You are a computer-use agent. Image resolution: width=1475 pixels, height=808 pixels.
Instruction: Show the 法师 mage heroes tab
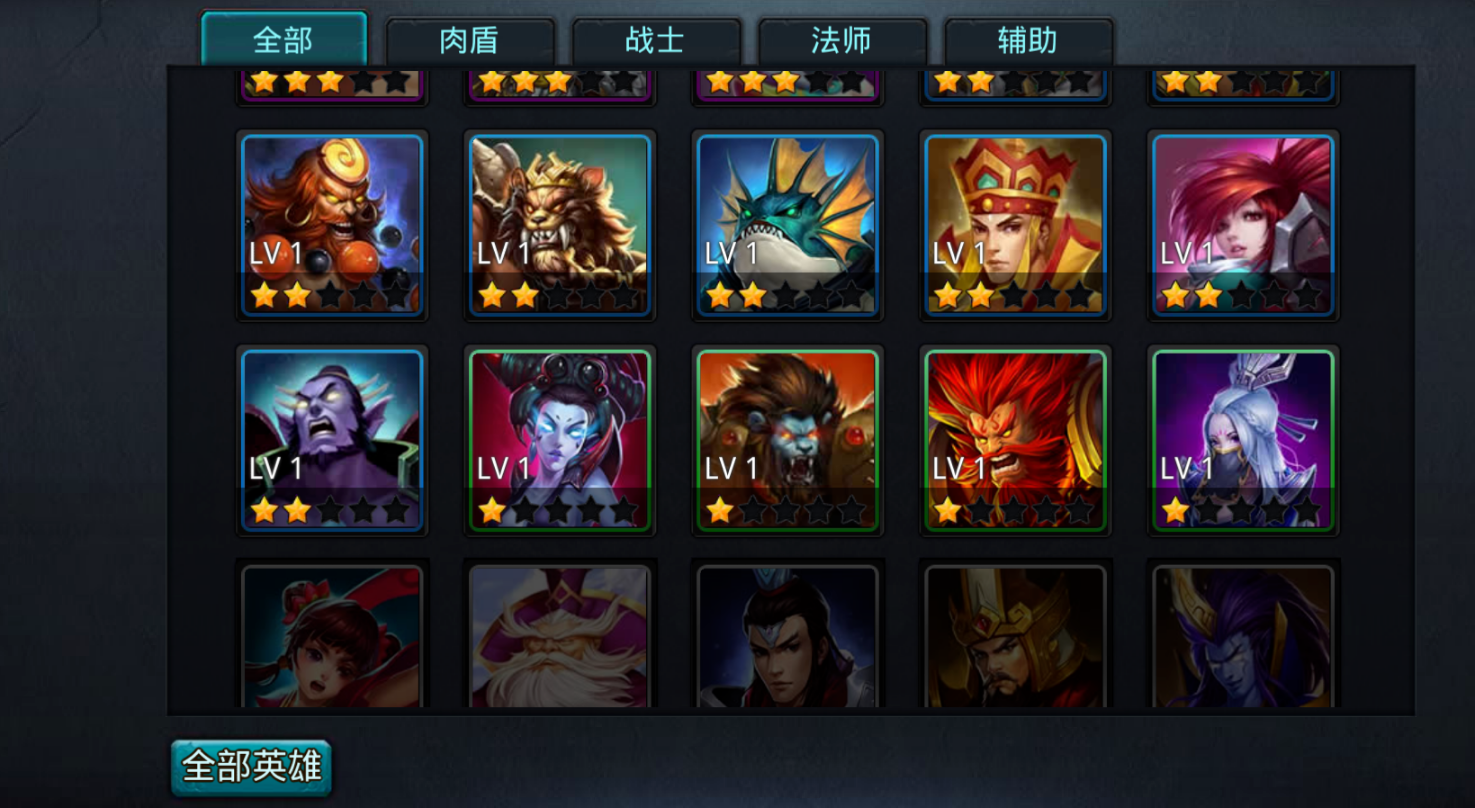pyautogui.click(x=841, y=41)
